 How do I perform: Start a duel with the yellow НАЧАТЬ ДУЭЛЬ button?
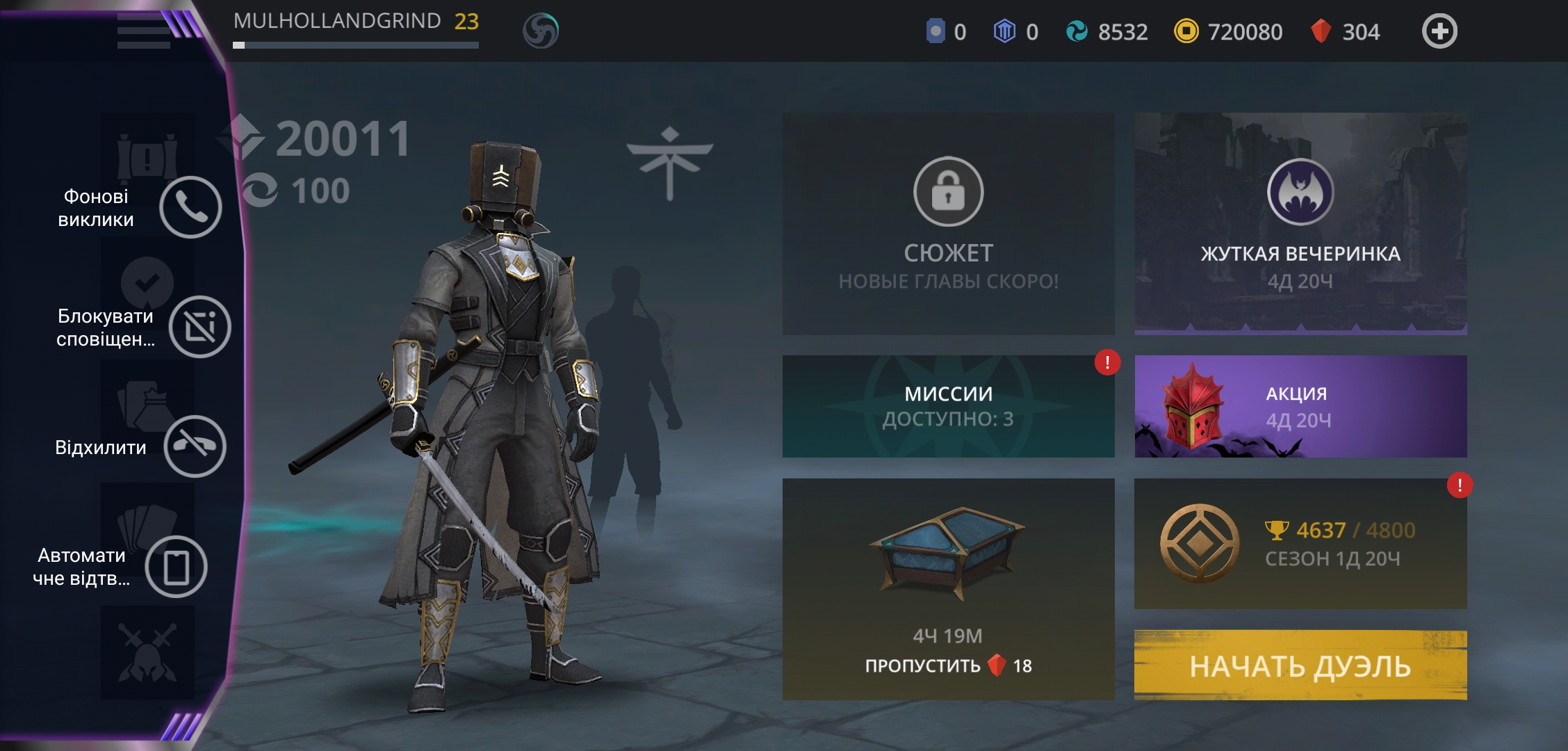point(1300,665)
